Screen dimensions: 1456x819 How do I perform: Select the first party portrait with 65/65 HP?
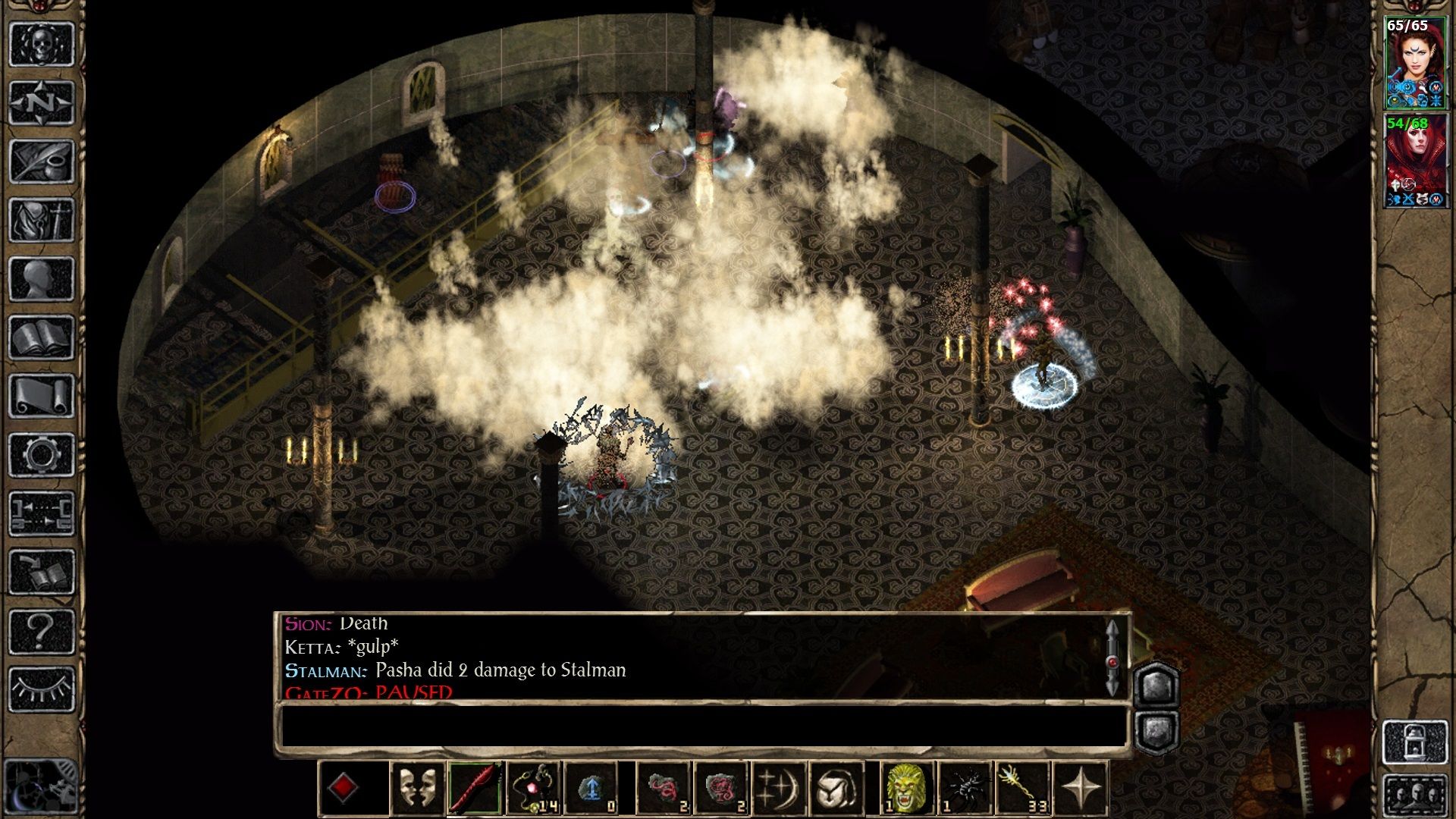pos(1415,64)
